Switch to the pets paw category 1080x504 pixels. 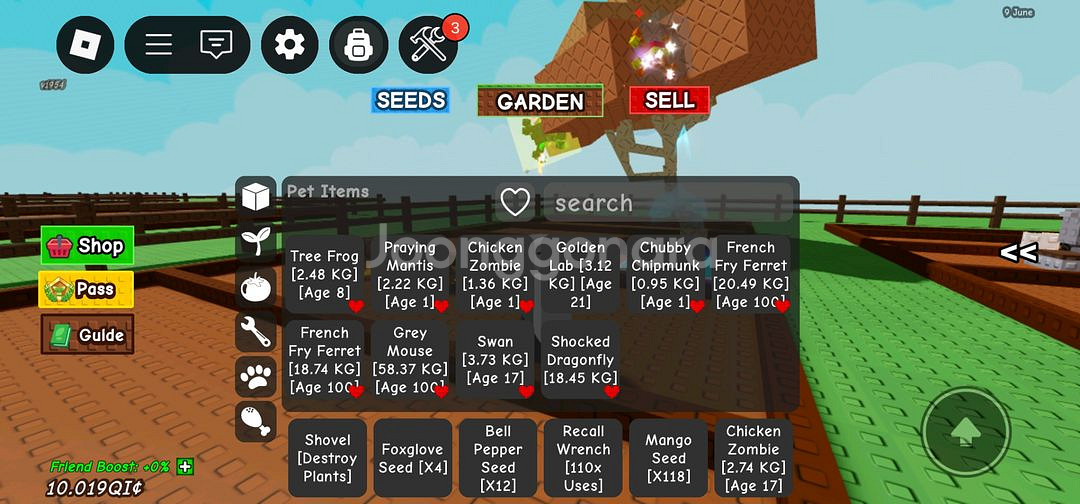click(x=257, y=377)
